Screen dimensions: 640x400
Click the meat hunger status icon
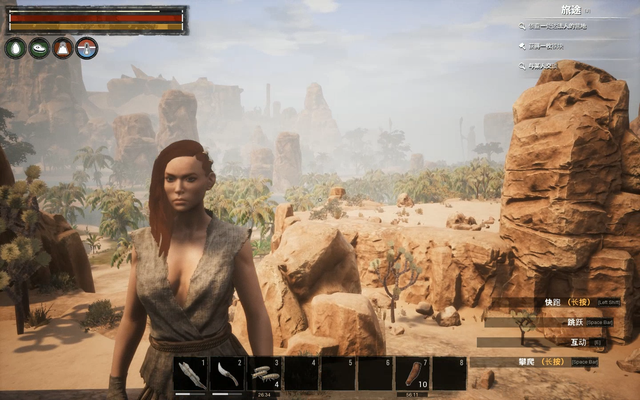point(39,47)
